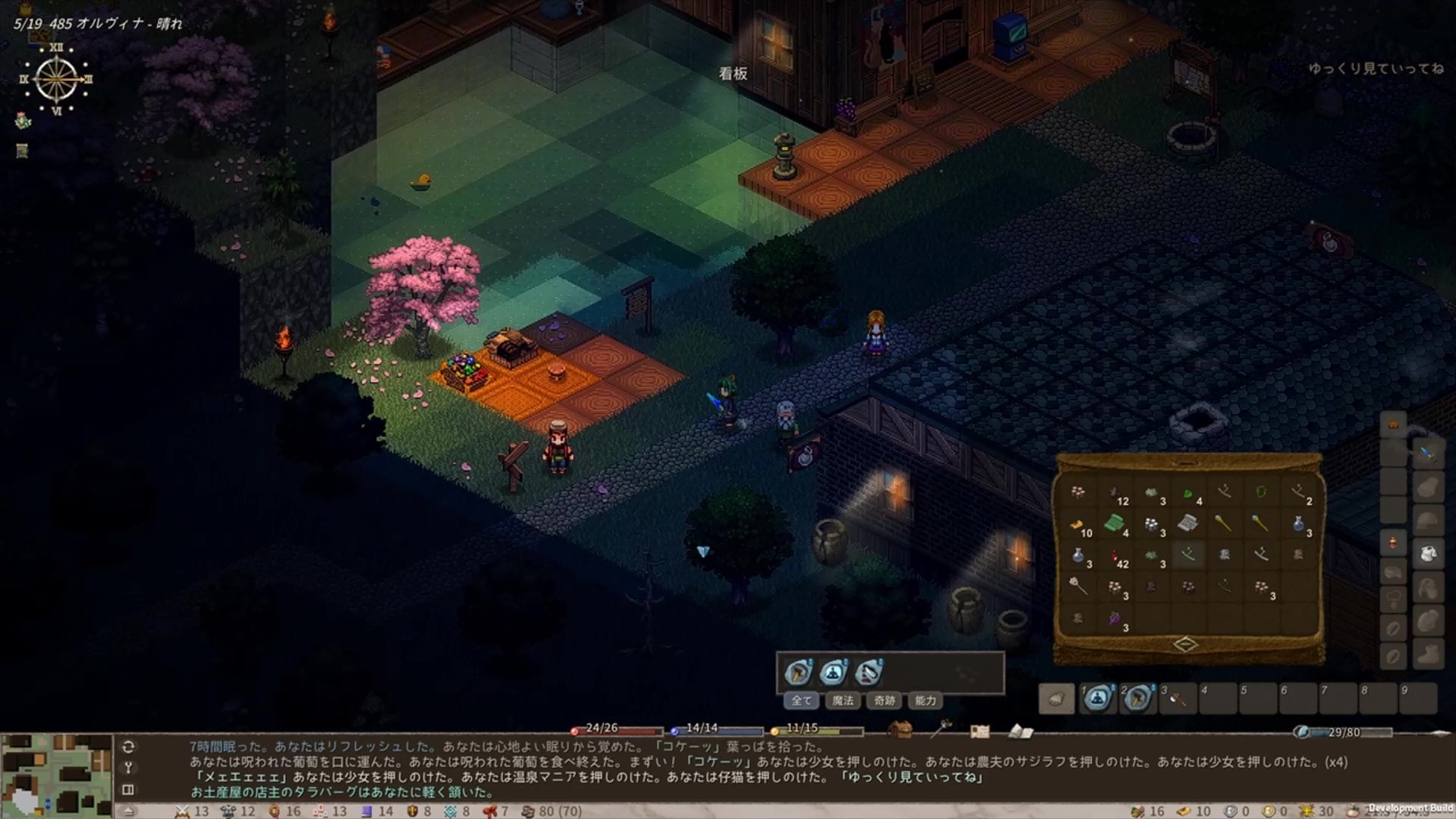The height and width of the screenshot is (819, 1456).
Task: Switch to the 魔法 filter tab
Action: 843,701
